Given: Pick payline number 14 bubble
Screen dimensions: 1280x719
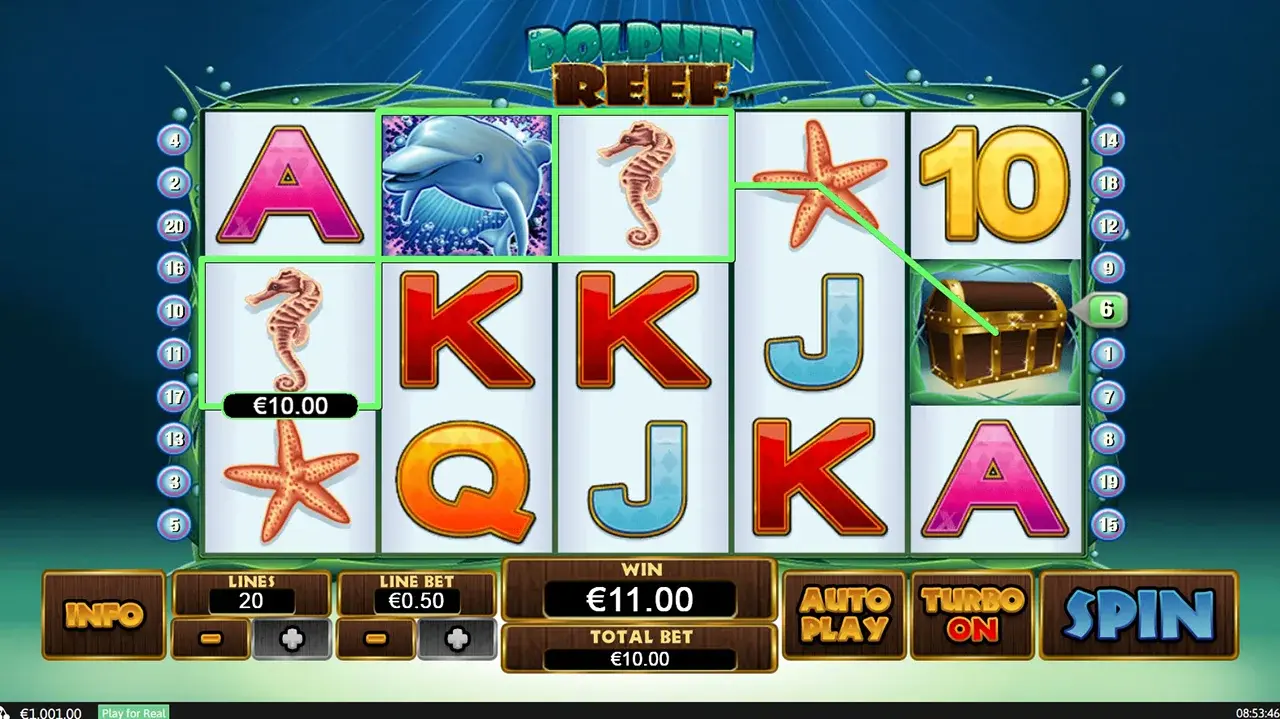Looking at the screenshot, I should pos(1107,140).
